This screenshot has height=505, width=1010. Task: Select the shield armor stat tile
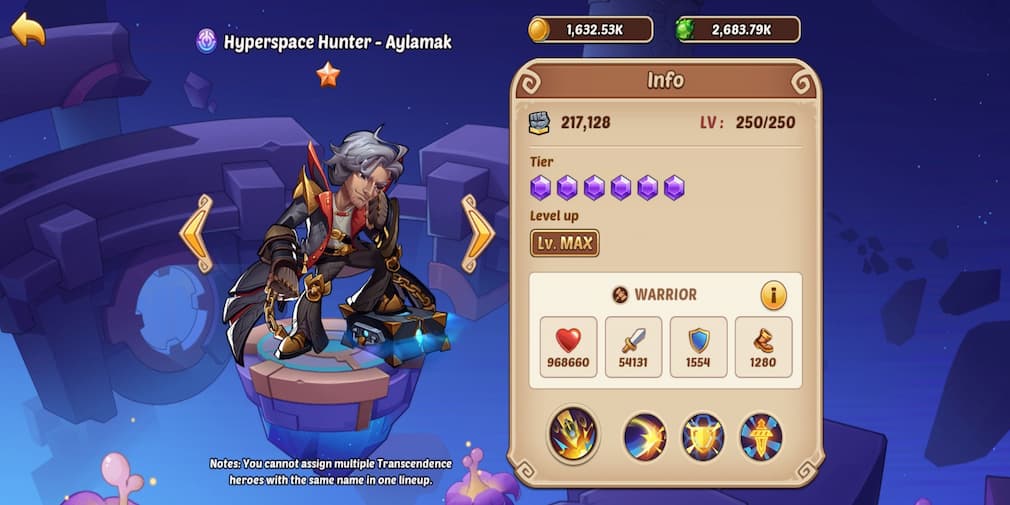(698, 347)
